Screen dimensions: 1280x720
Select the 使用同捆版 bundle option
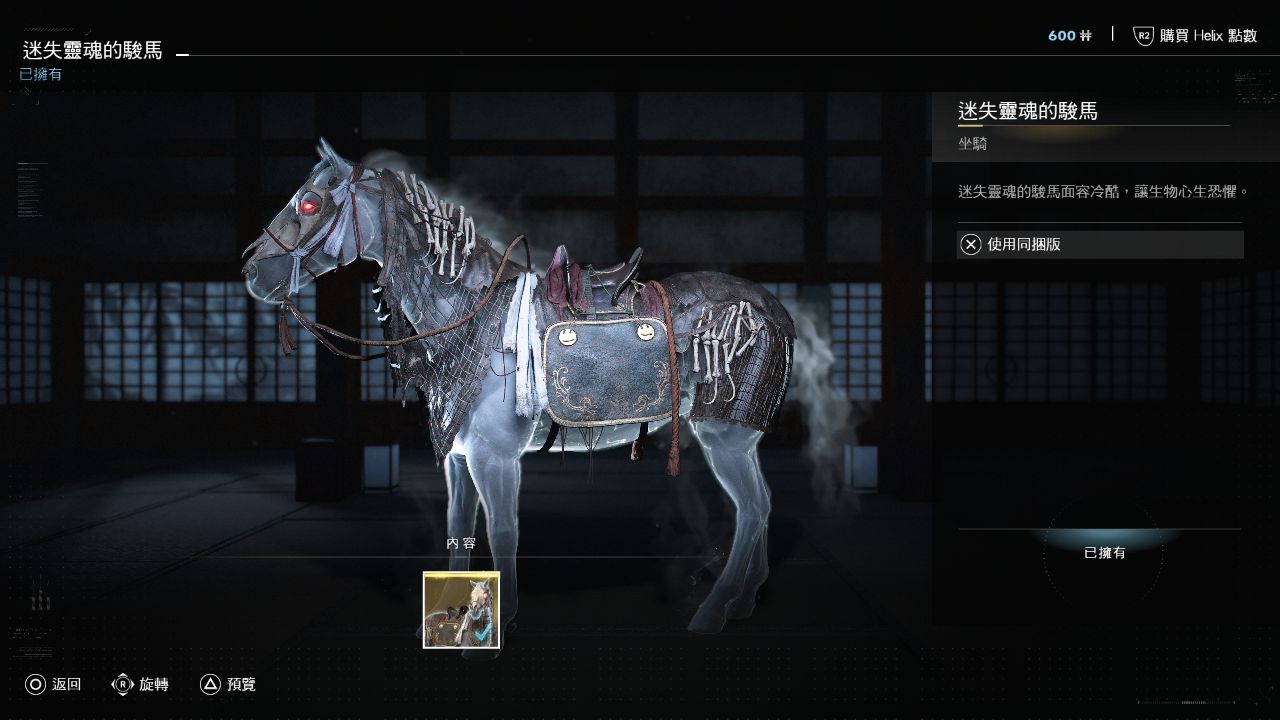click(x=1099, y=245)
